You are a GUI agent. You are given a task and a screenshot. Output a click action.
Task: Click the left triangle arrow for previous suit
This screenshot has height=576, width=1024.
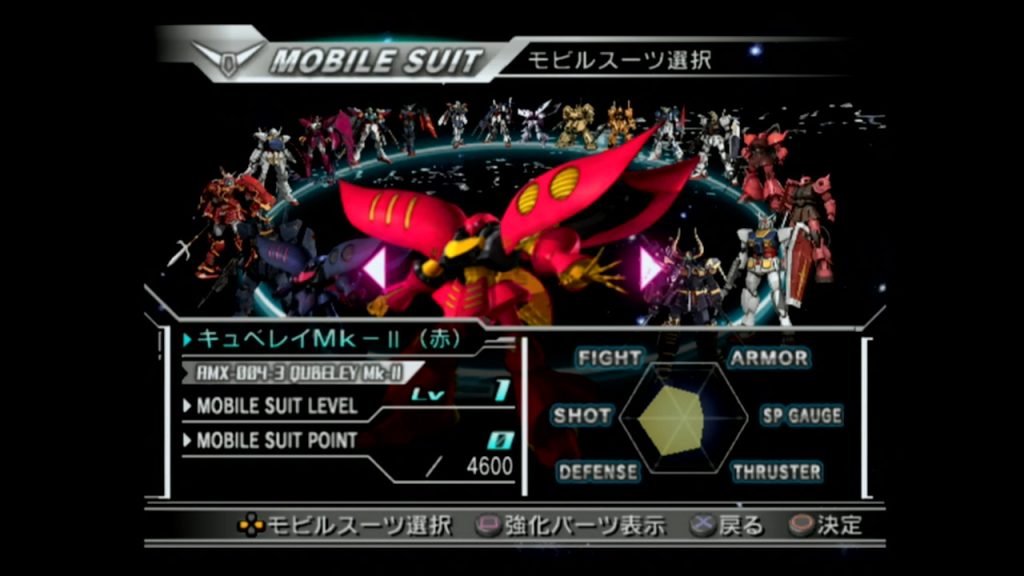pos(376,268)
